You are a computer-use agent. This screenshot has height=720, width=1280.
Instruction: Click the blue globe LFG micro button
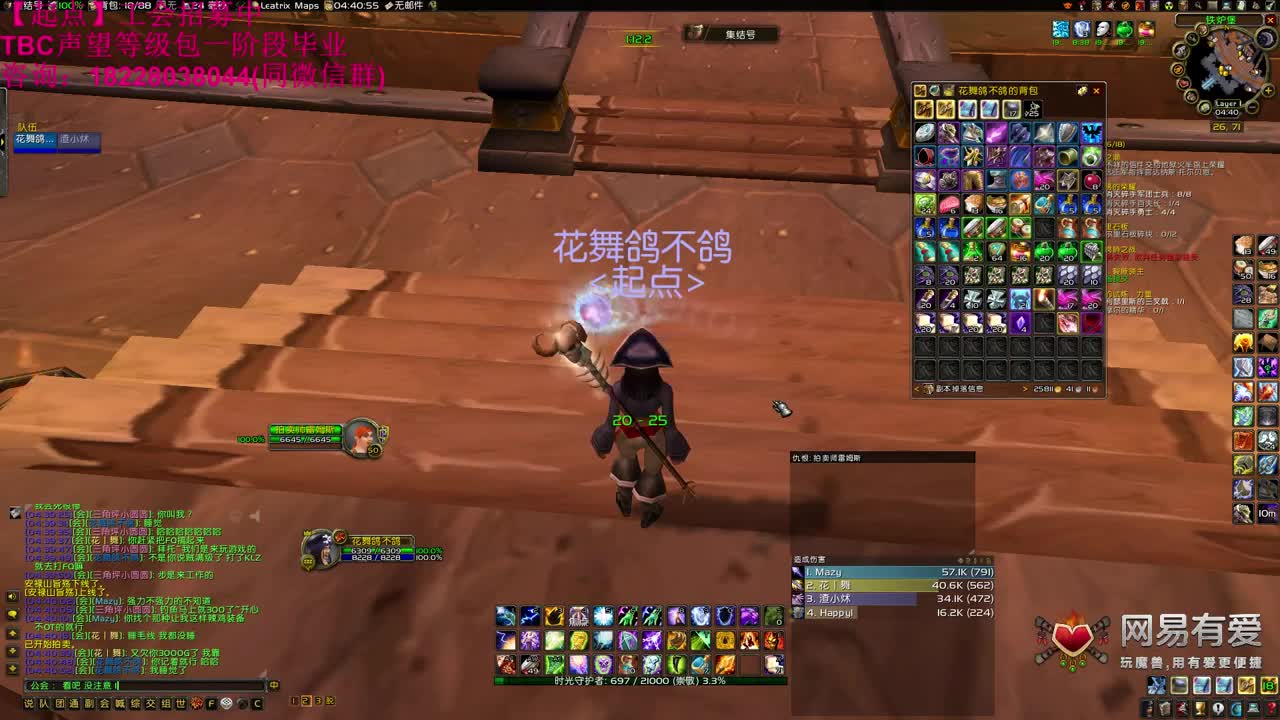[1236, 708]
